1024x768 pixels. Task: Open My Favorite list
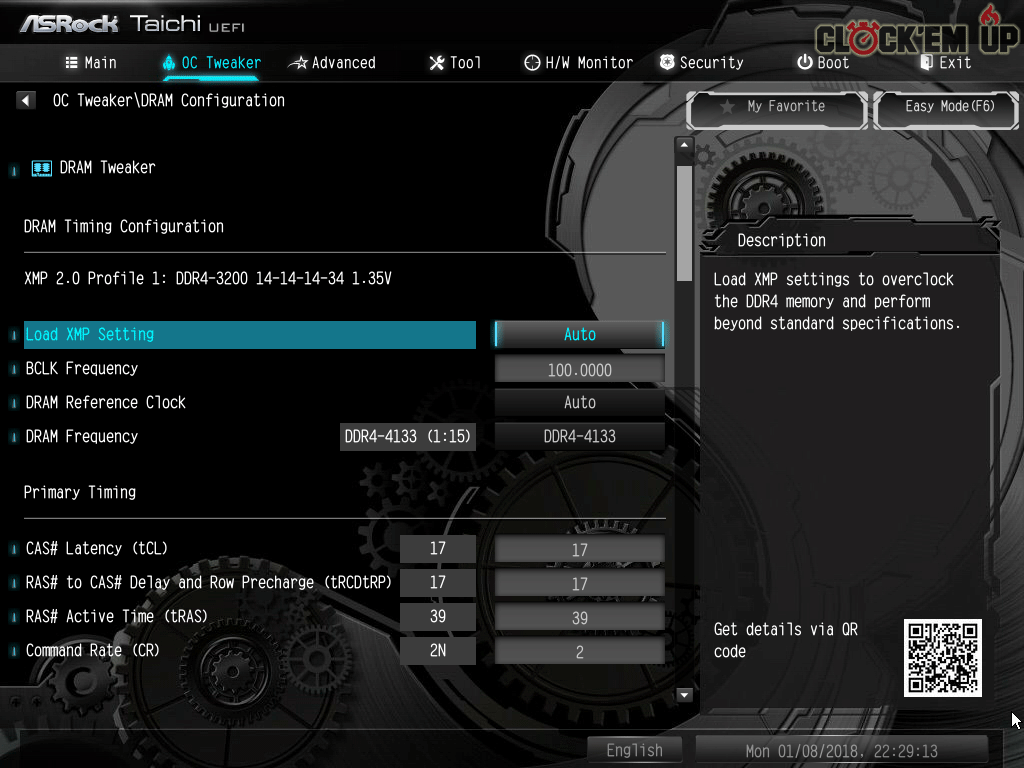[x=775, y=107]
